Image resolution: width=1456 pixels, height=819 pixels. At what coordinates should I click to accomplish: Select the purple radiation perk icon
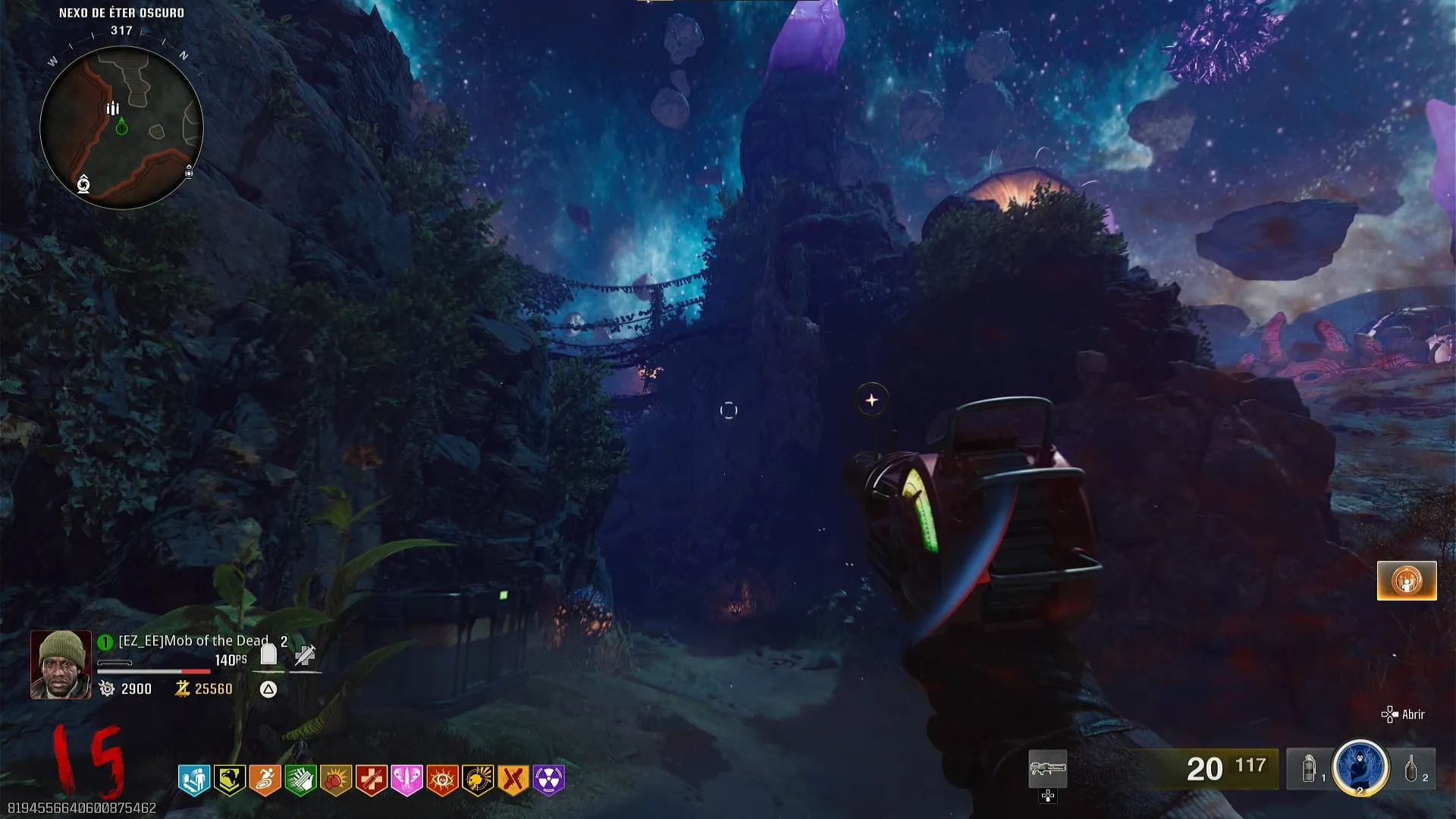pyautogui.click(x=548, y=779)
